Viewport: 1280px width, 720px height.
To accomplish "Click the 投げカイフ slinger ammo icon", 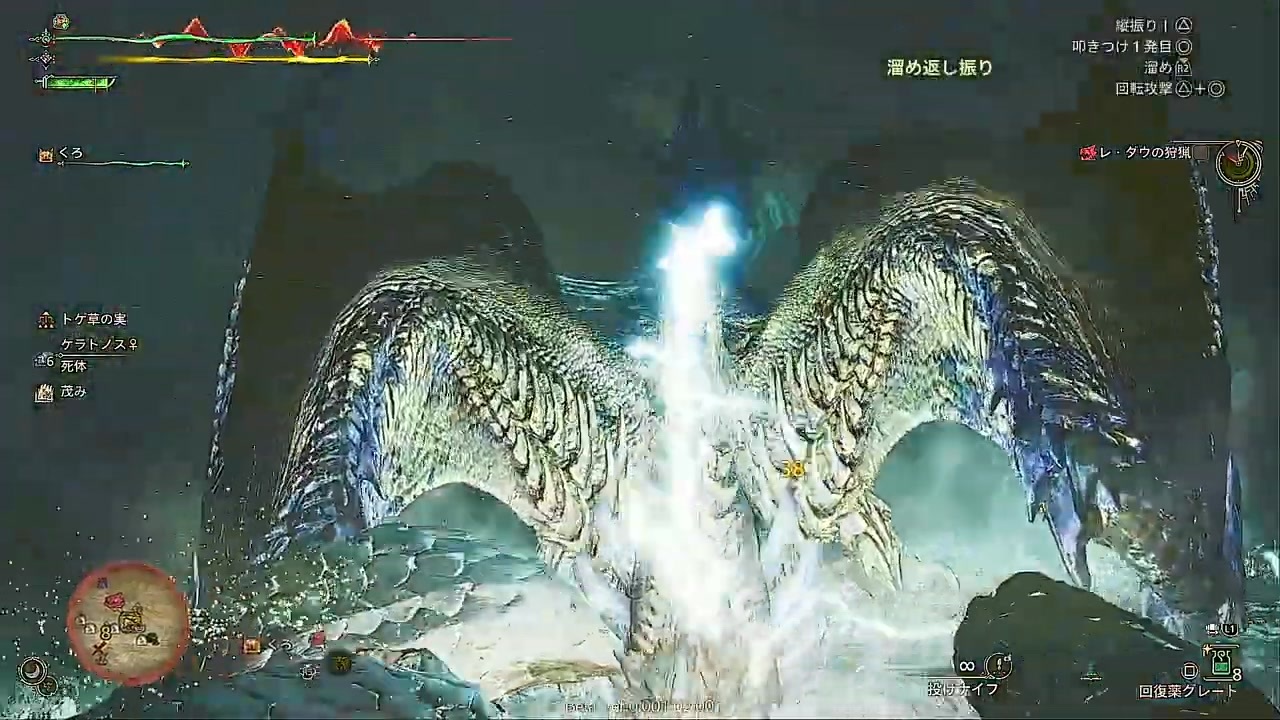I will tap(999, 664).
